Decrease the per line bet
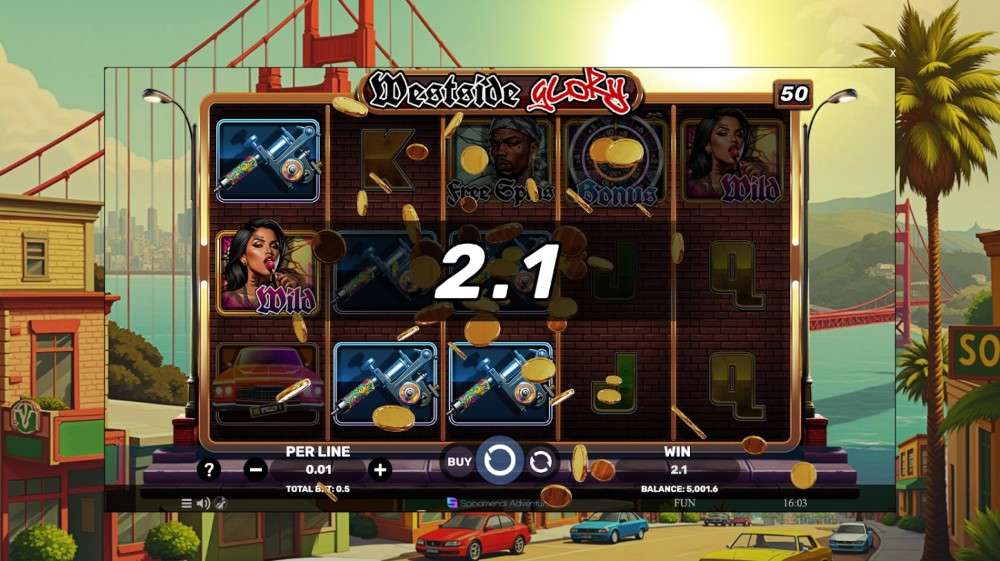The height and width of the screenshot is (561, 1000). 256,469
